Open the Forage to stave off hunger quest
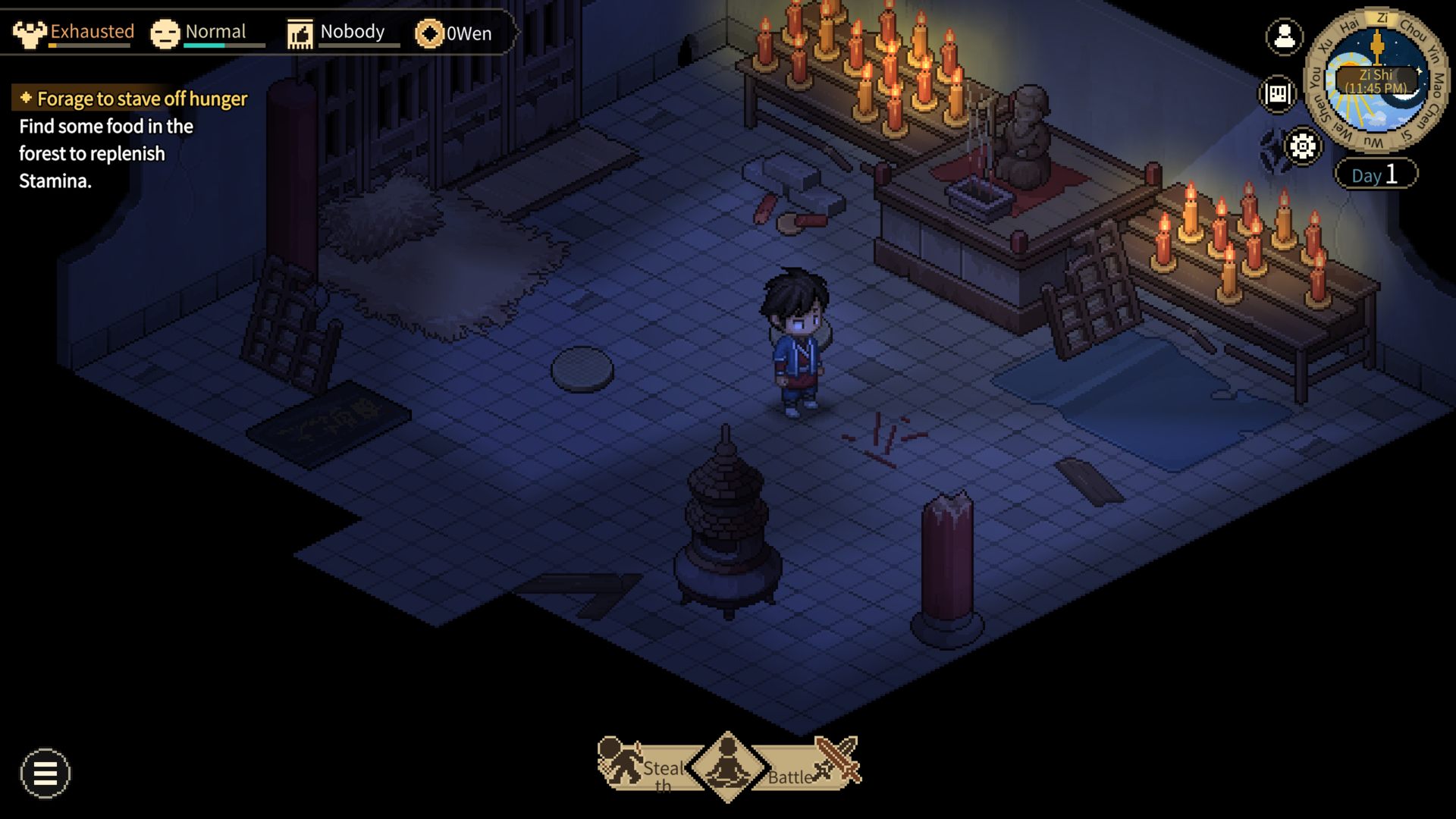 tap(142, 99)
